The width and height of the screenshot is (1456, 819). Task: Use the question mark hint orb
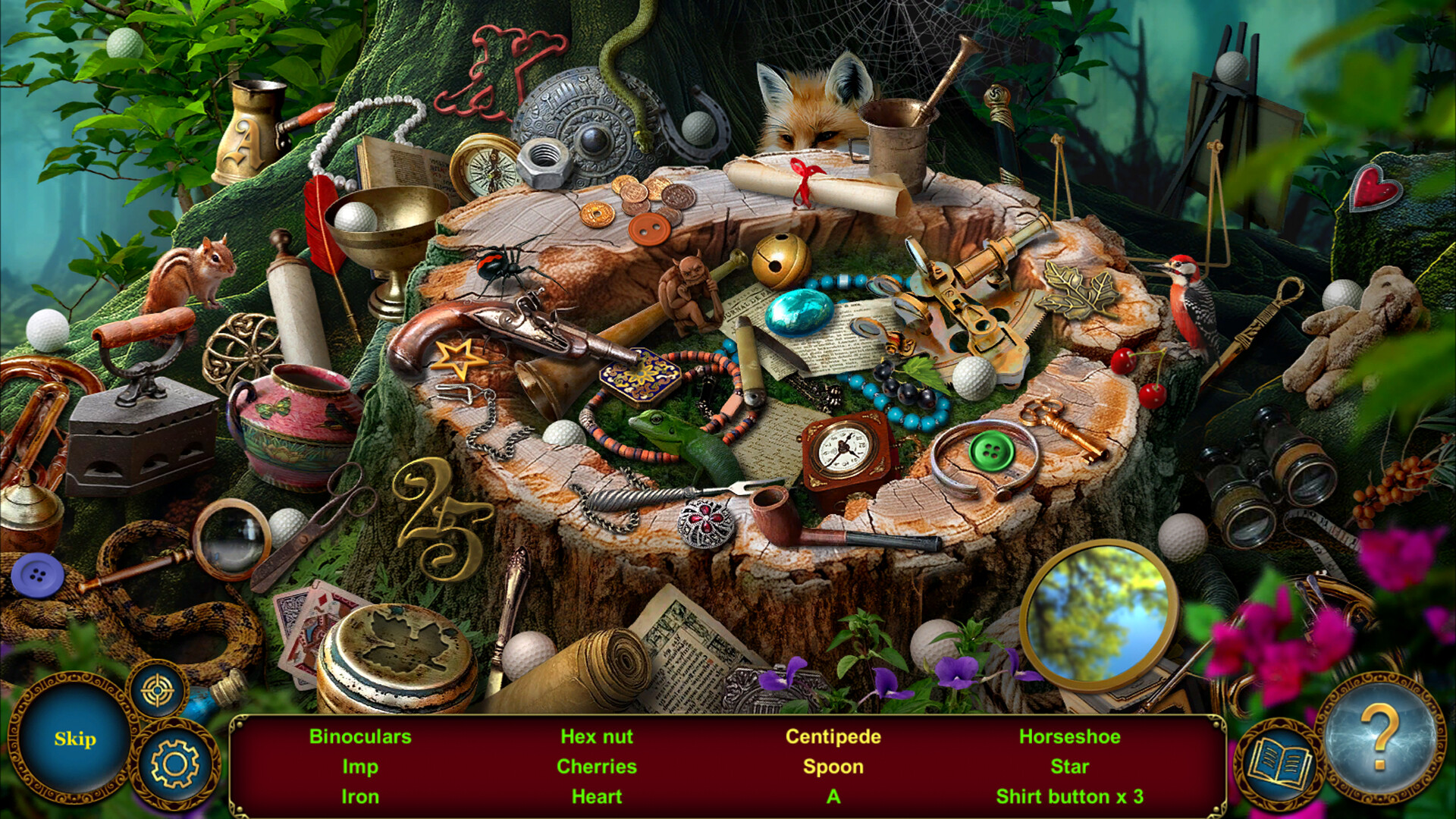click(1380, 736)
